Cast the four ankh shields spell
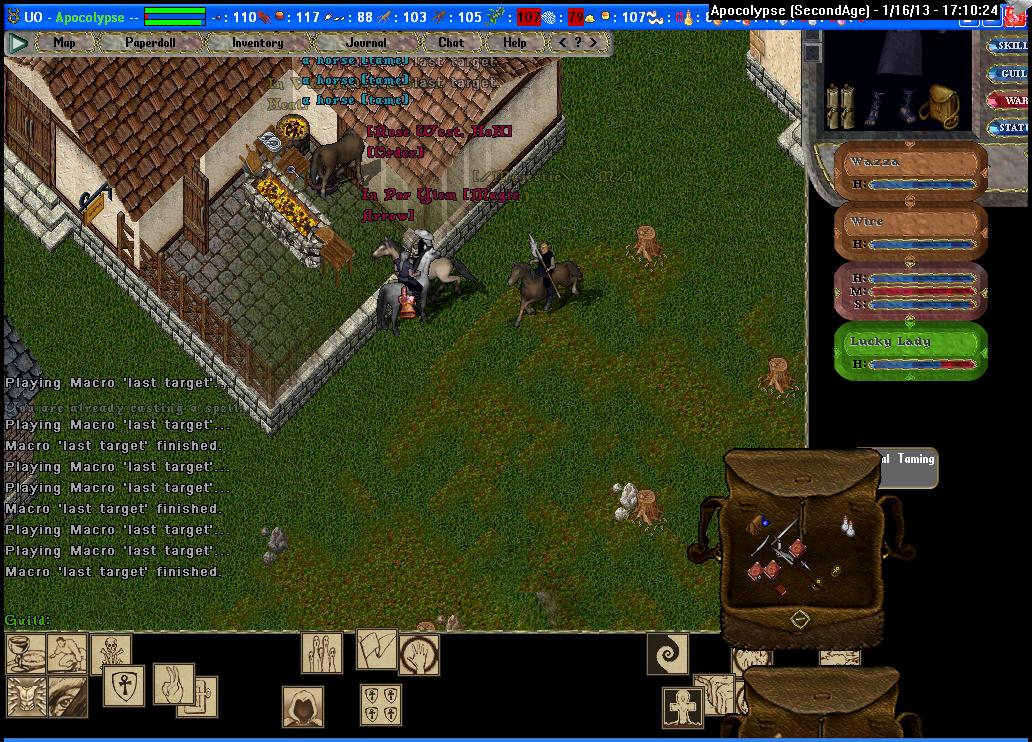The height and width of the screenshot is (742, 1032). 381,704
